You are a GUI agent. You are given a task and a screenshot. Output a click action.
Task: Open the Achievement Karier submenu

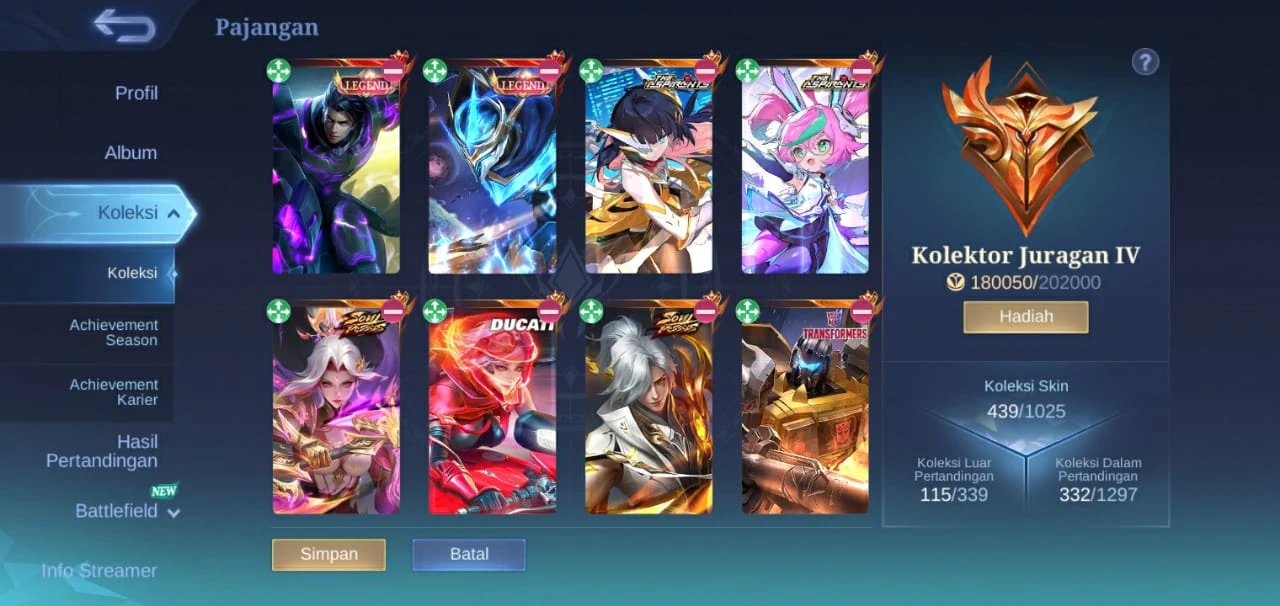click(113, 392)
